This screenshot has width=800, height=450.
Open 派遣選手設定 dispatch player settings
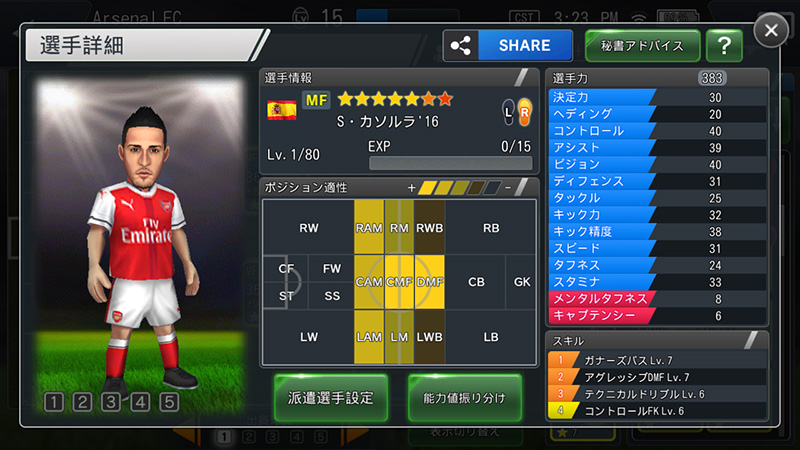coord(331,397)
